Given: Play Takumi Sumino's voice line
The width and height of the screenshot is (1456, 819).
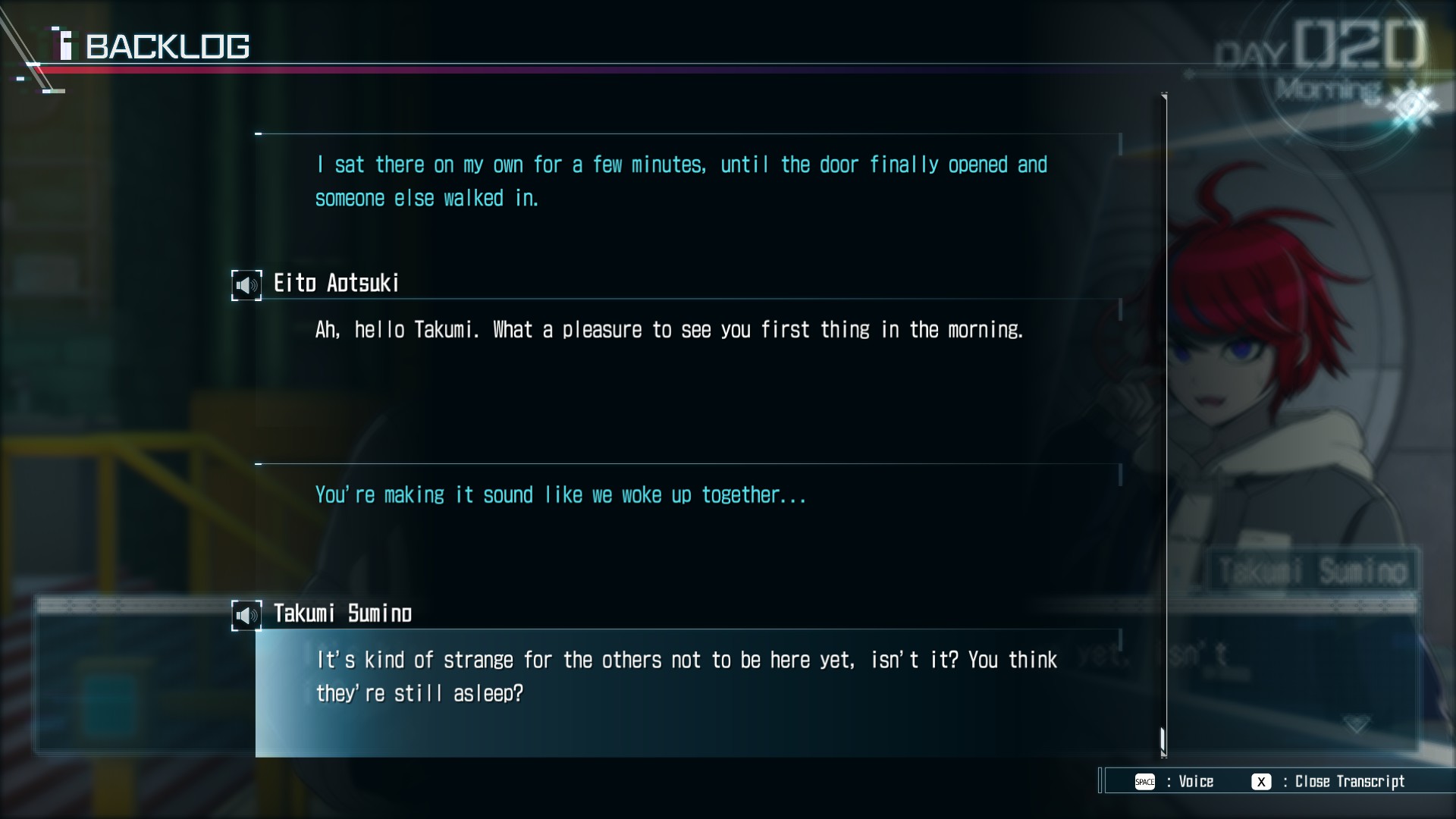Looking at the screenshot, I should pos(246,615).
